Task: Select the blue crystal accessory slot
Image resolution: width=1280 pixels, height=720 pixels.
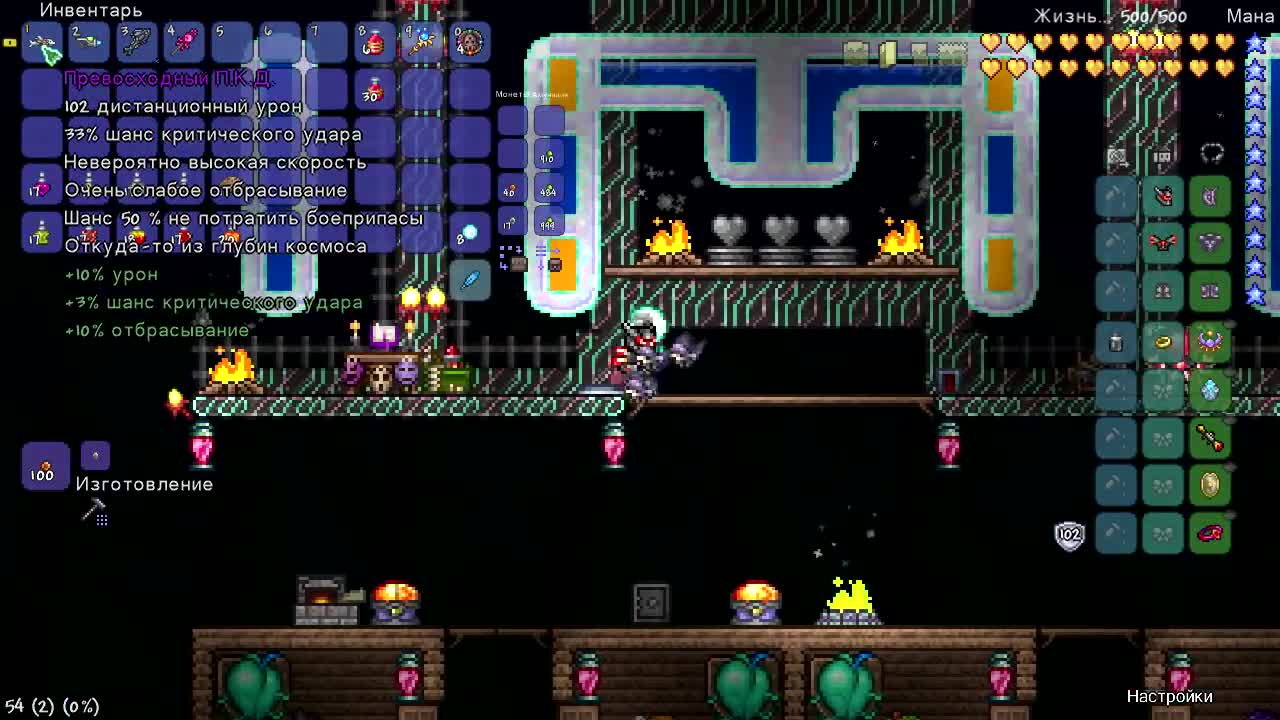Action: [1210, 390]
